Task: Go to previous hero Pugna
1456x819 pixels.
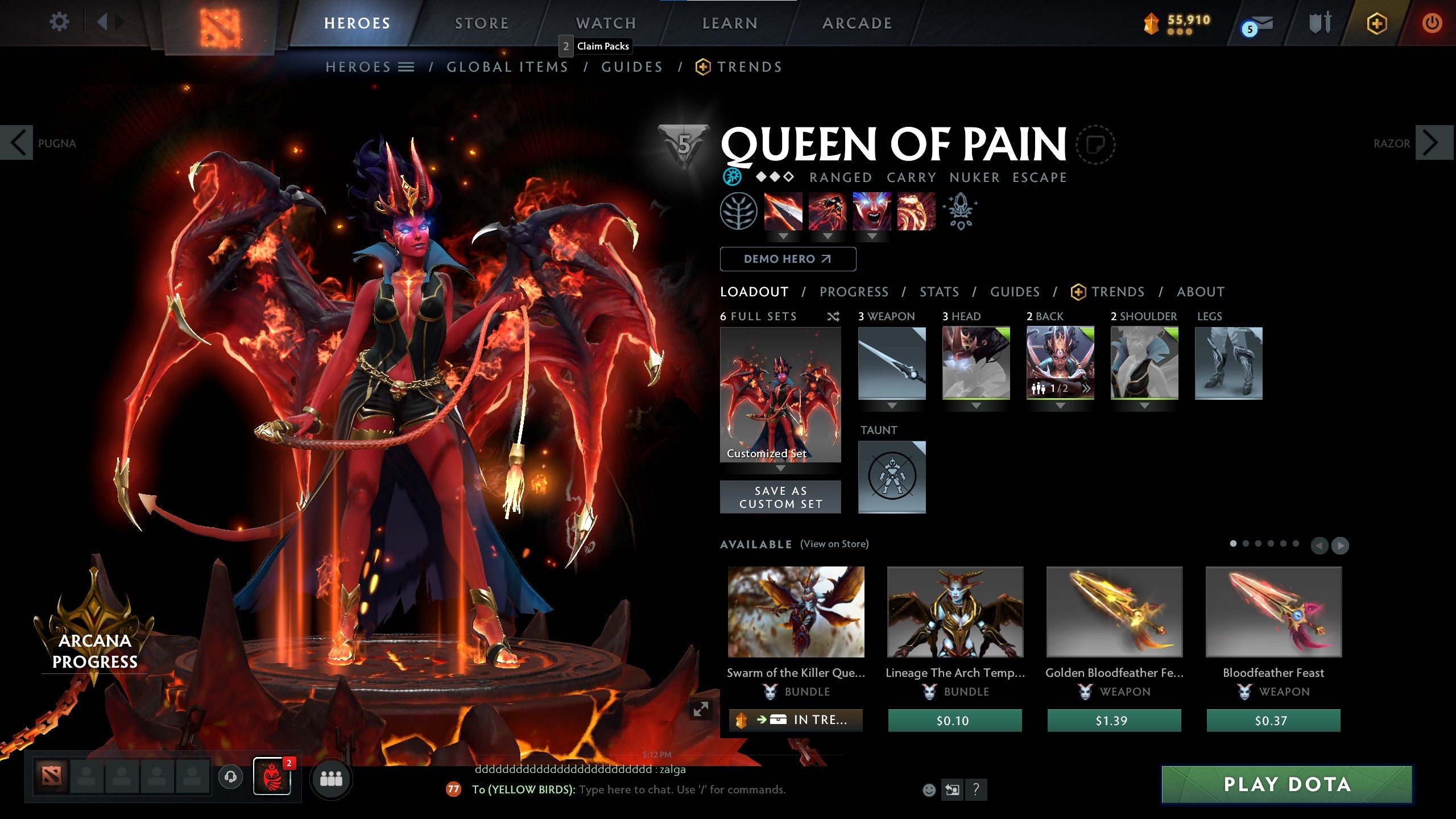Action: tap(17, 143)
